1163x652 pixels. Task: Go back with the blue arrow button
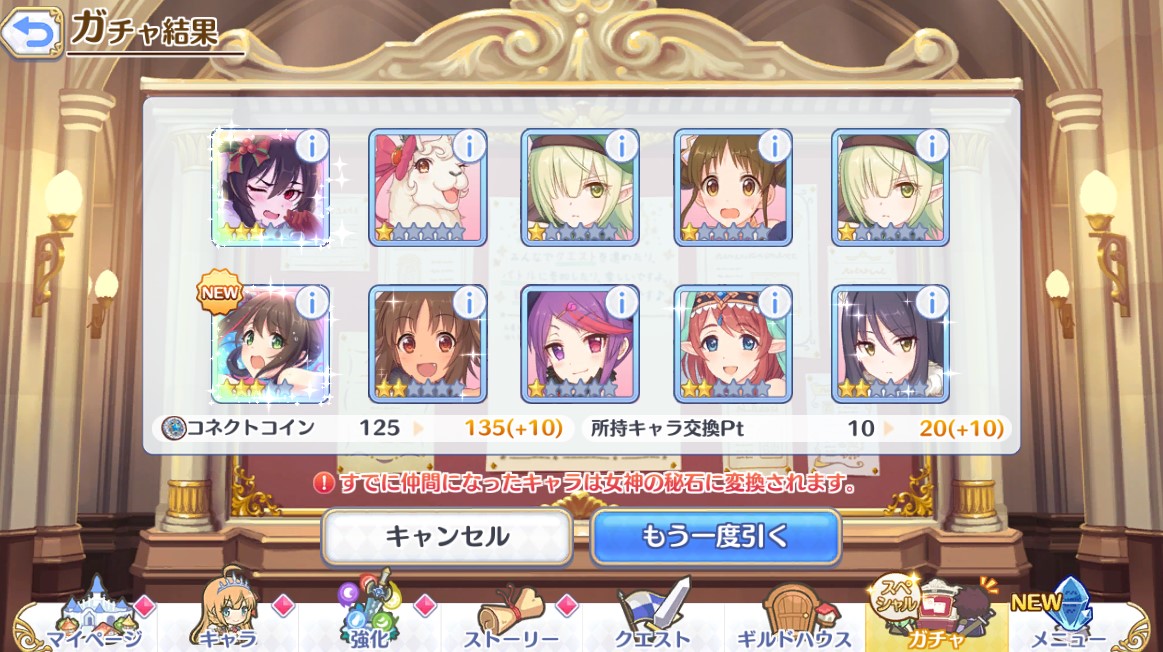coord(30,33)
